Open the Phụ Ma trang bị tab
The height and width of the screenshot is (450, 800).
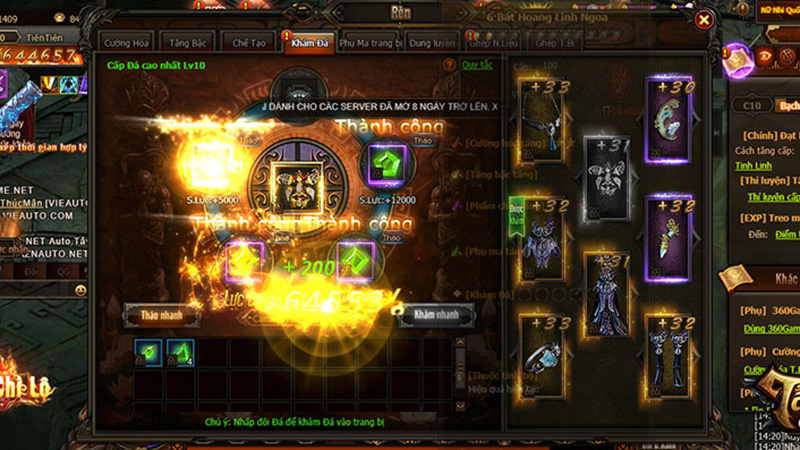(369, 43)
